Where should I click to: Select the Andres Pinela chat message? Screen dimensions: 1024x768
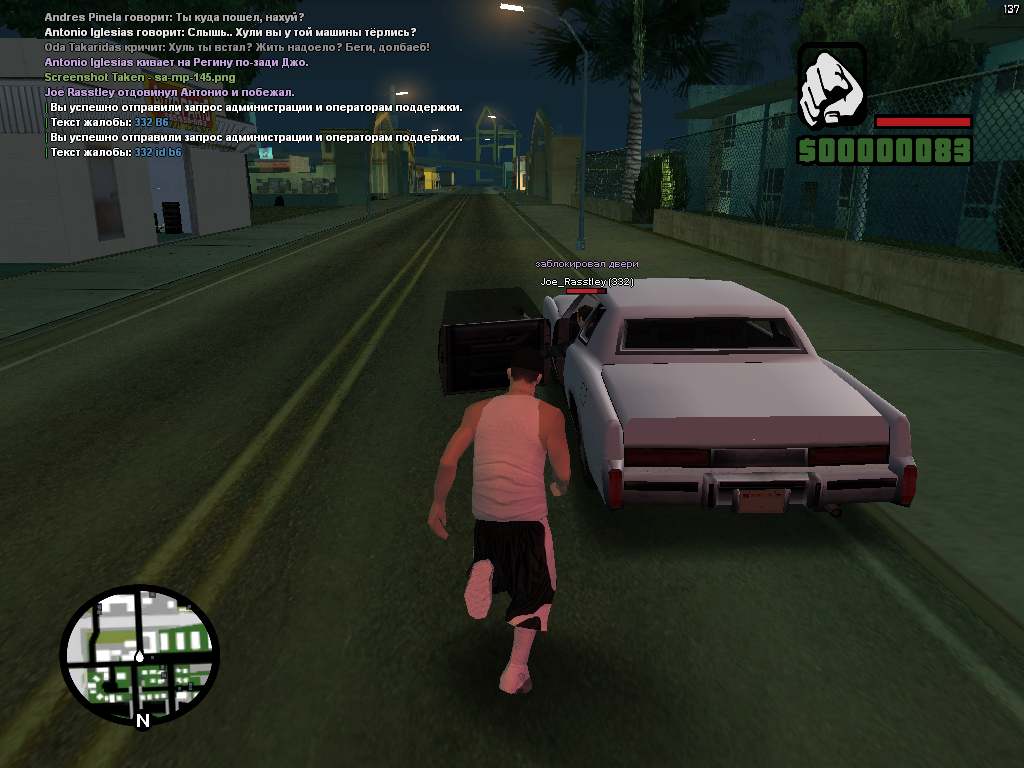click(174, 17)
